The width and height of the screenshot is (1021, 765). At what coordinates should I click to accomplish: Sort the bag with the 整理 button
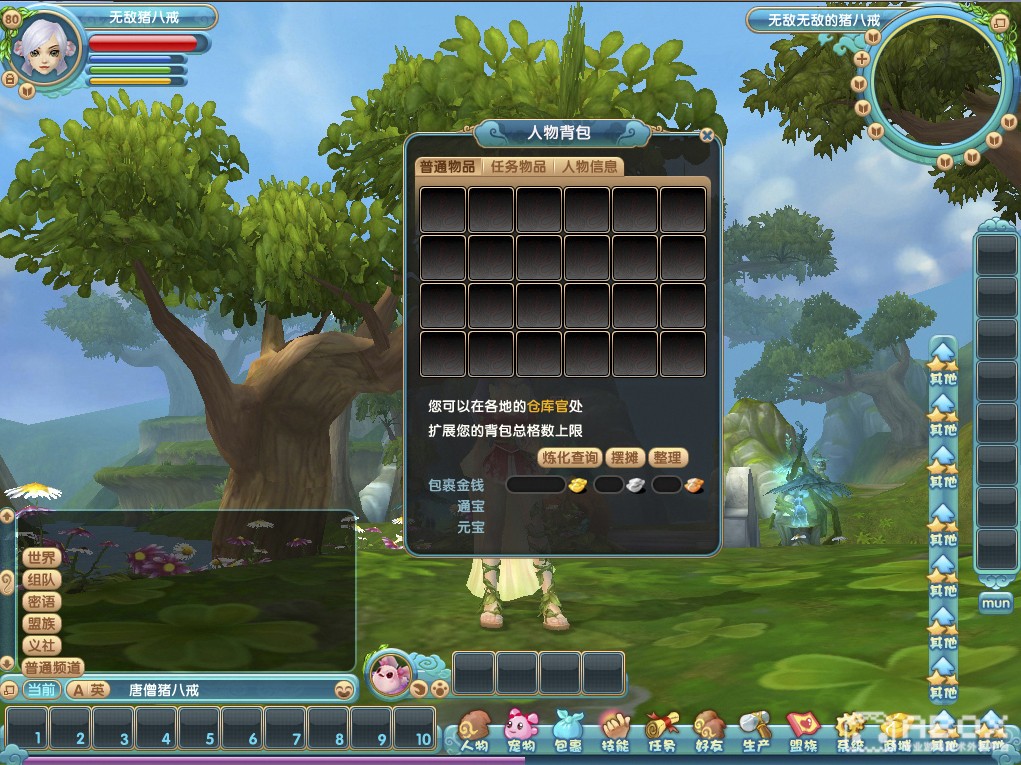click(x=668, y=458)
